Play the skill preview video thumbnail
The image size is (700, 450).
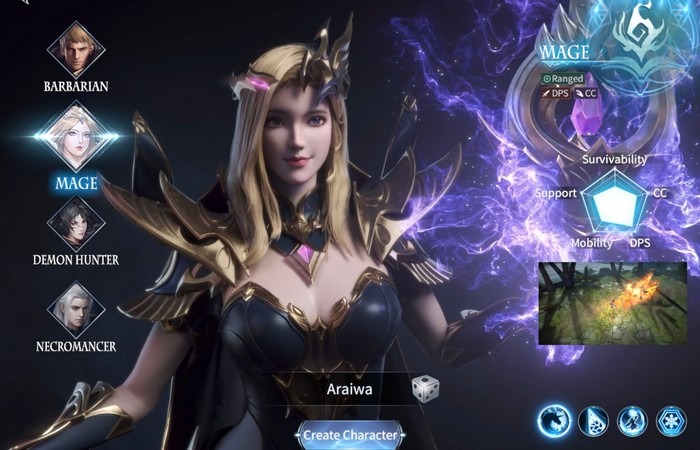(x=612, y=303)
